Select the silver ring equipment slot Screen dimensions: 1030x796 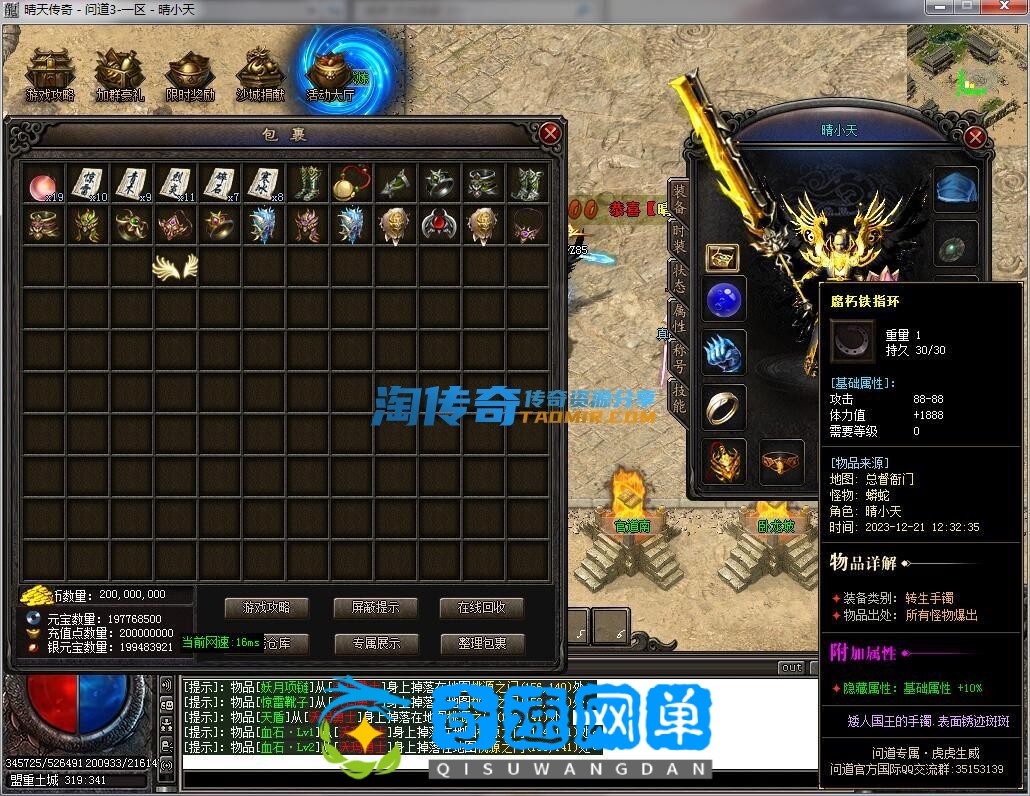tap(723, 406)
